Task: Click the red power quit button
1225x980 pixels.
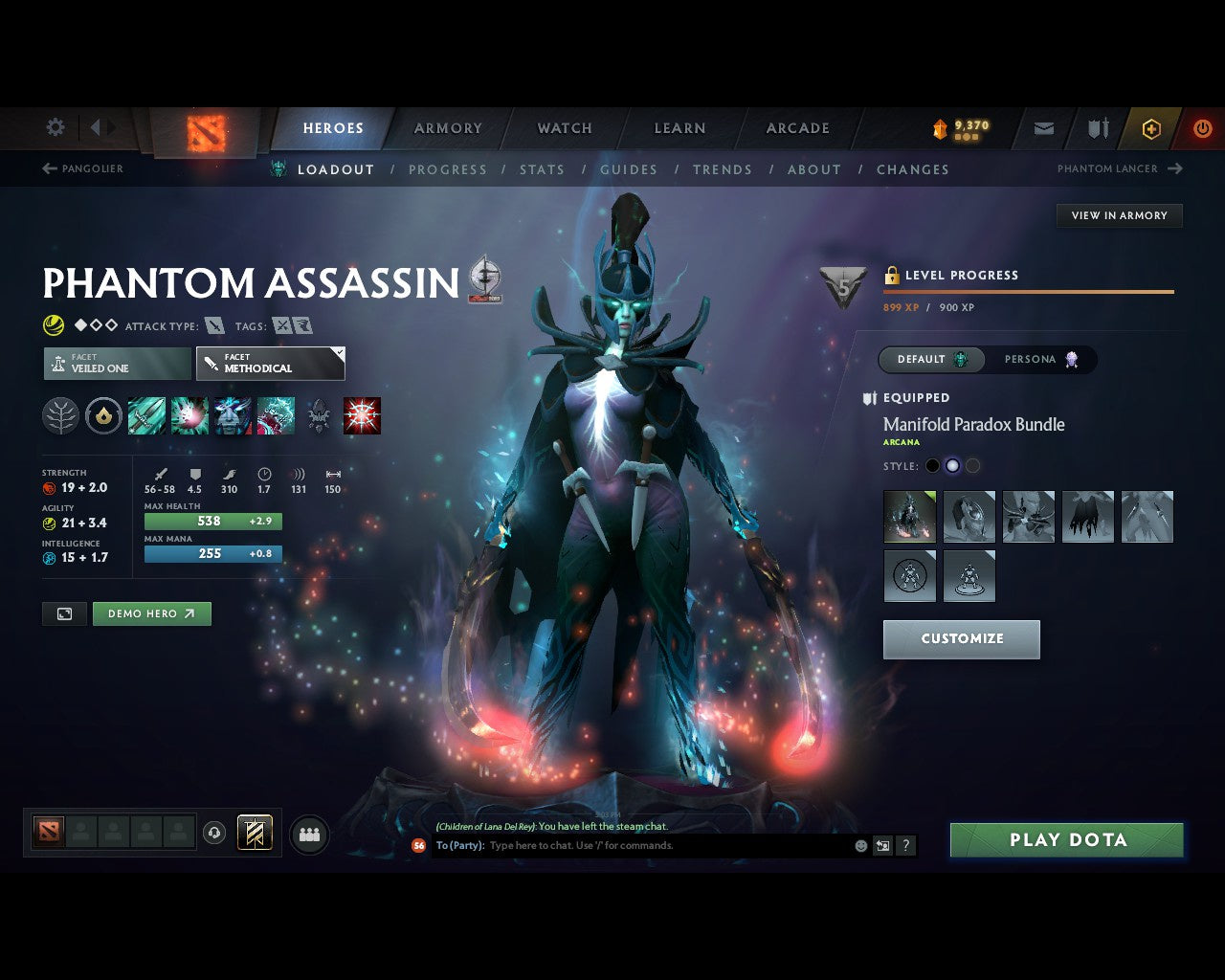Action: pos(1202,128)
